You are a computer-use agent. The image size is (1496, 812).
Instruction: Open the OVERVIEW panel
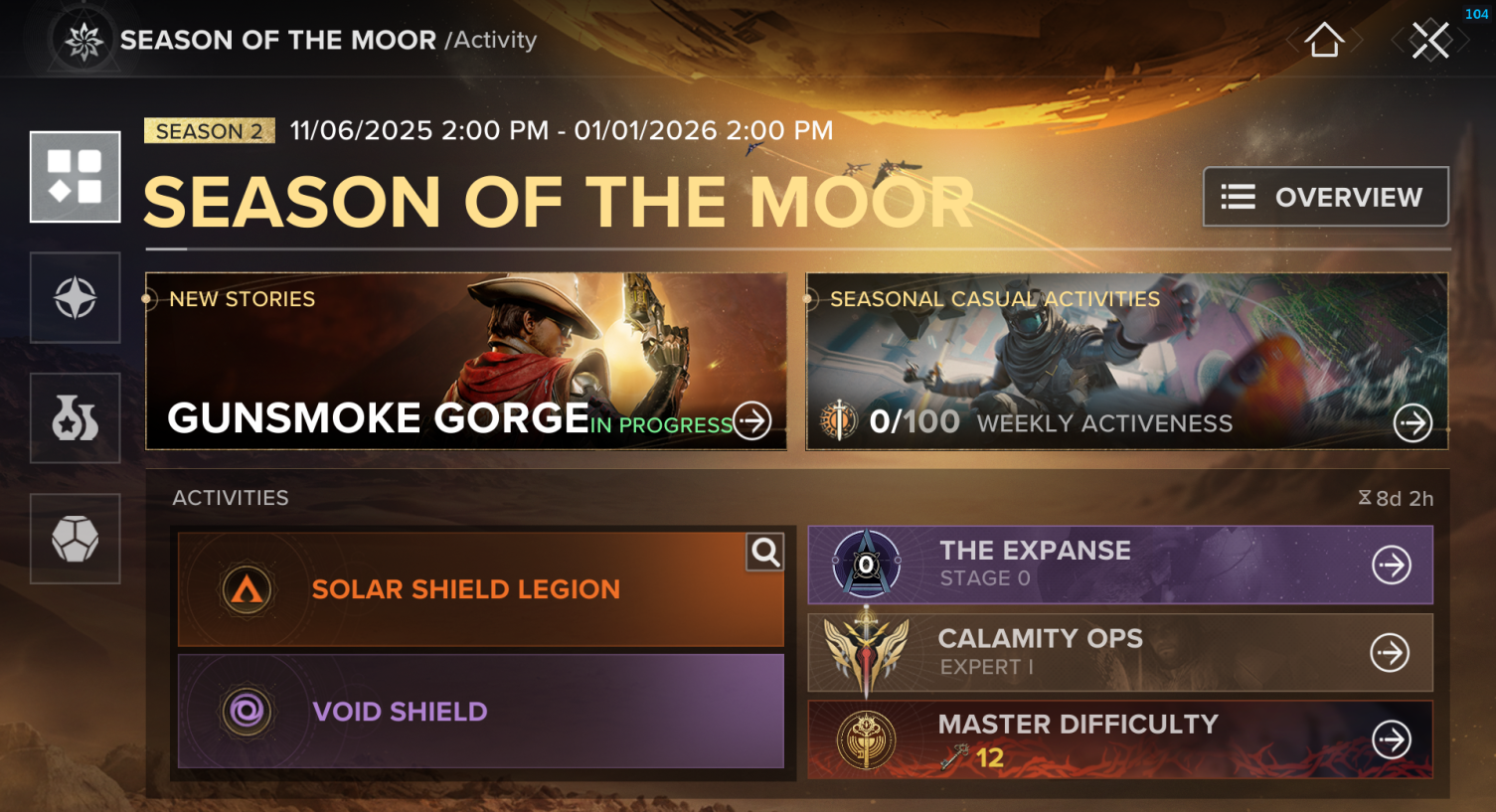pos(1325,196)
